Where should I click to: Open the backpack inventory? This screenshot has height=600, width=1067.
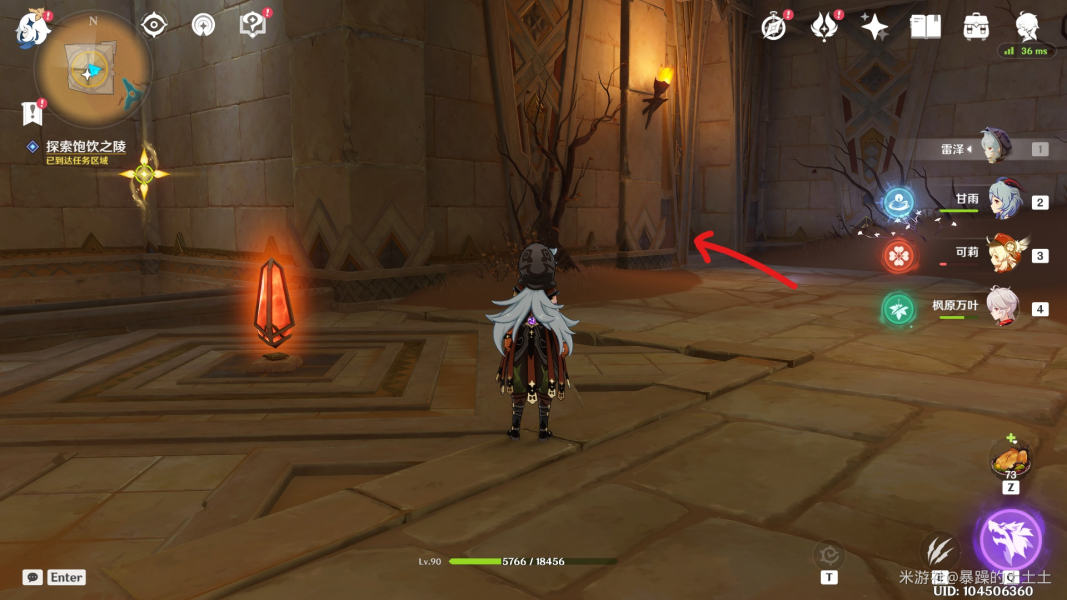pos(976,27)
